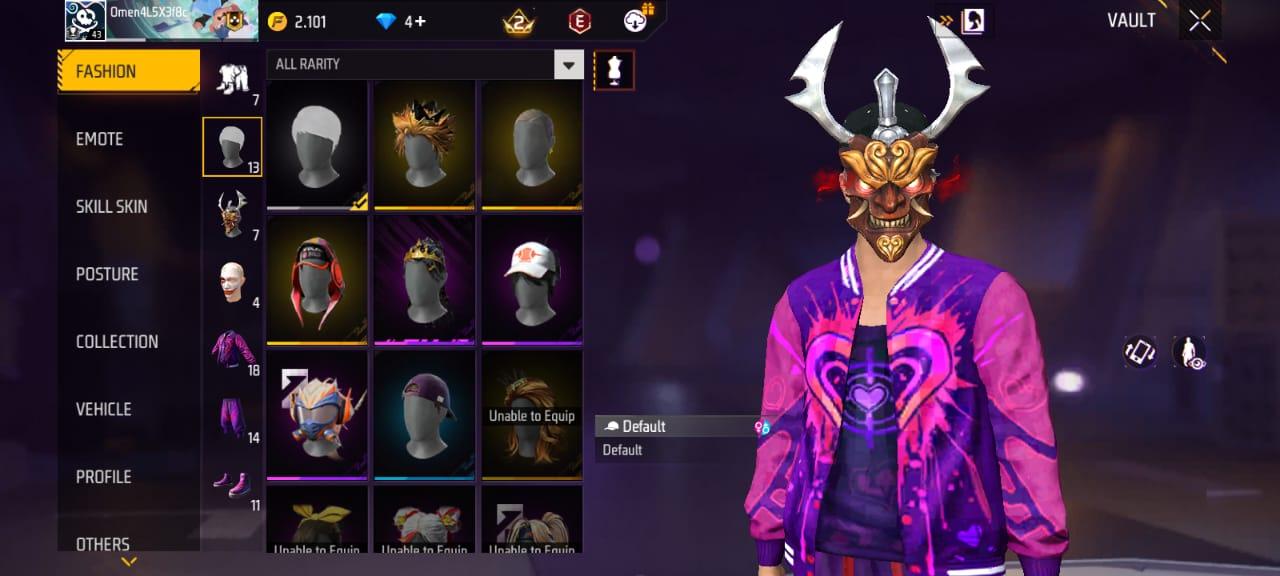Expand the All Rarity dropdown
1280x576 pixels.
click(569, 64)
